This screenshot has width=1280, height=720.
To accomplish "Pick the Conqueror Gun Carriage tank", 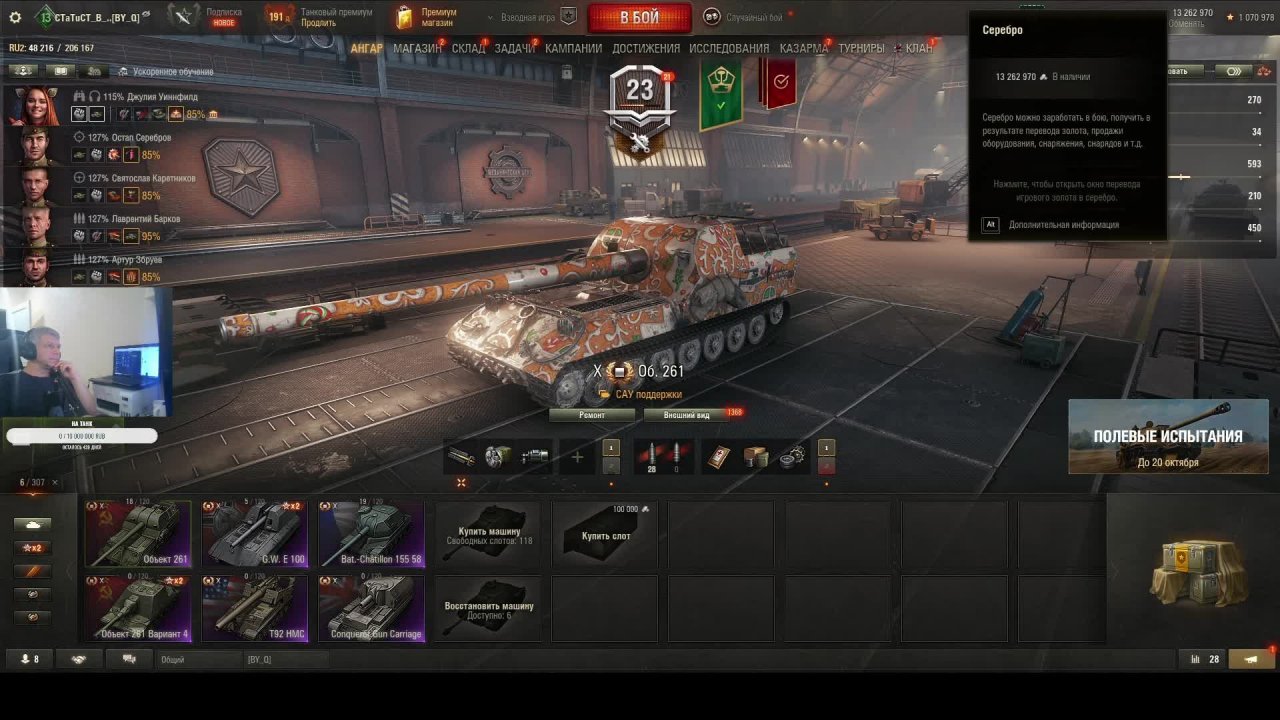I will tap(371, 608).
